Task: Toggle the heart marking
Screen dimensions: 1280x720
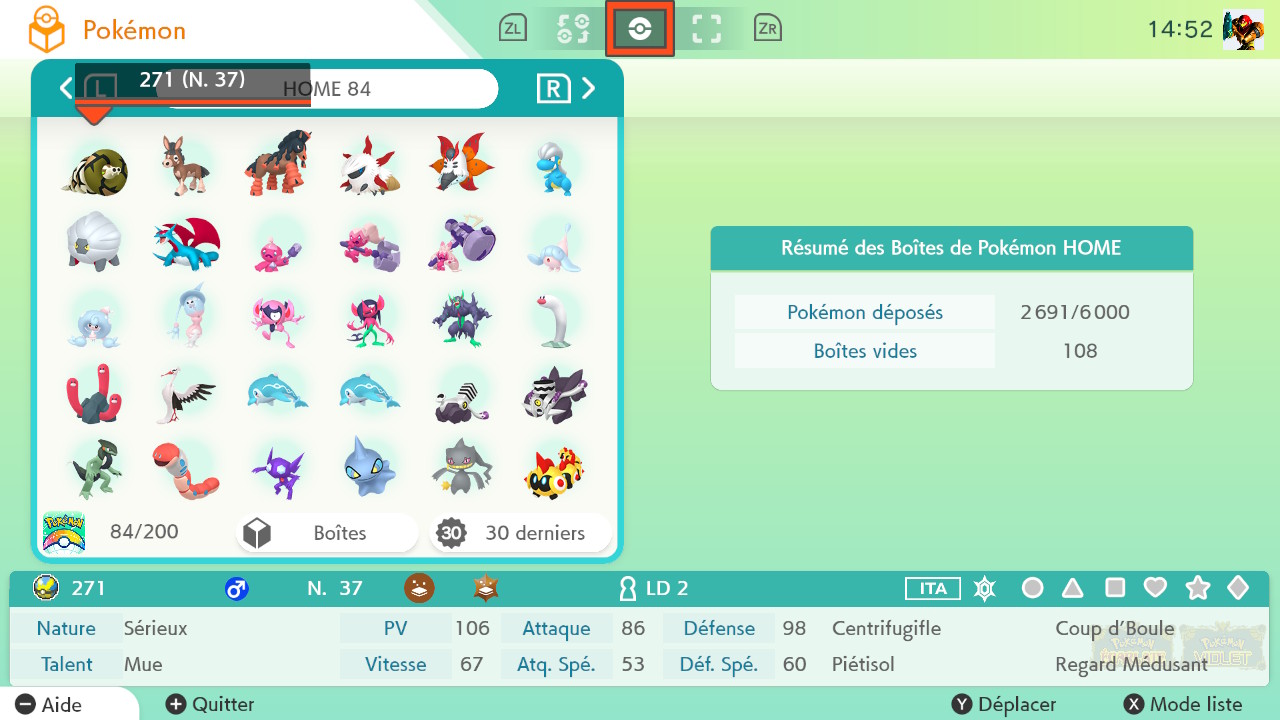Action: tap(1155, 588)
